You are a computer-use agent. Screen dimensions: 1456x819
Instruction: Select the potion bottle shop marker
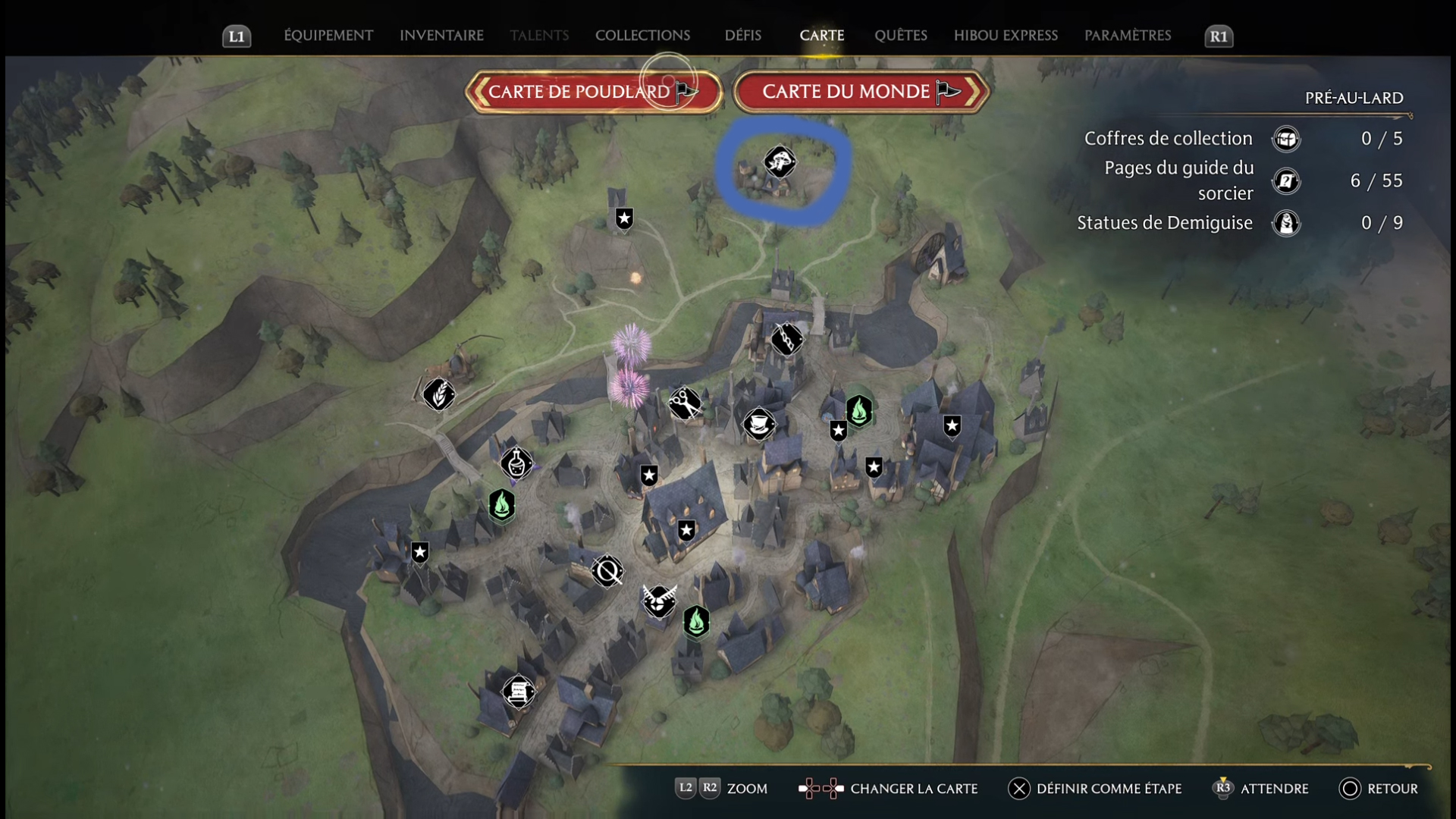click(516, 463)
